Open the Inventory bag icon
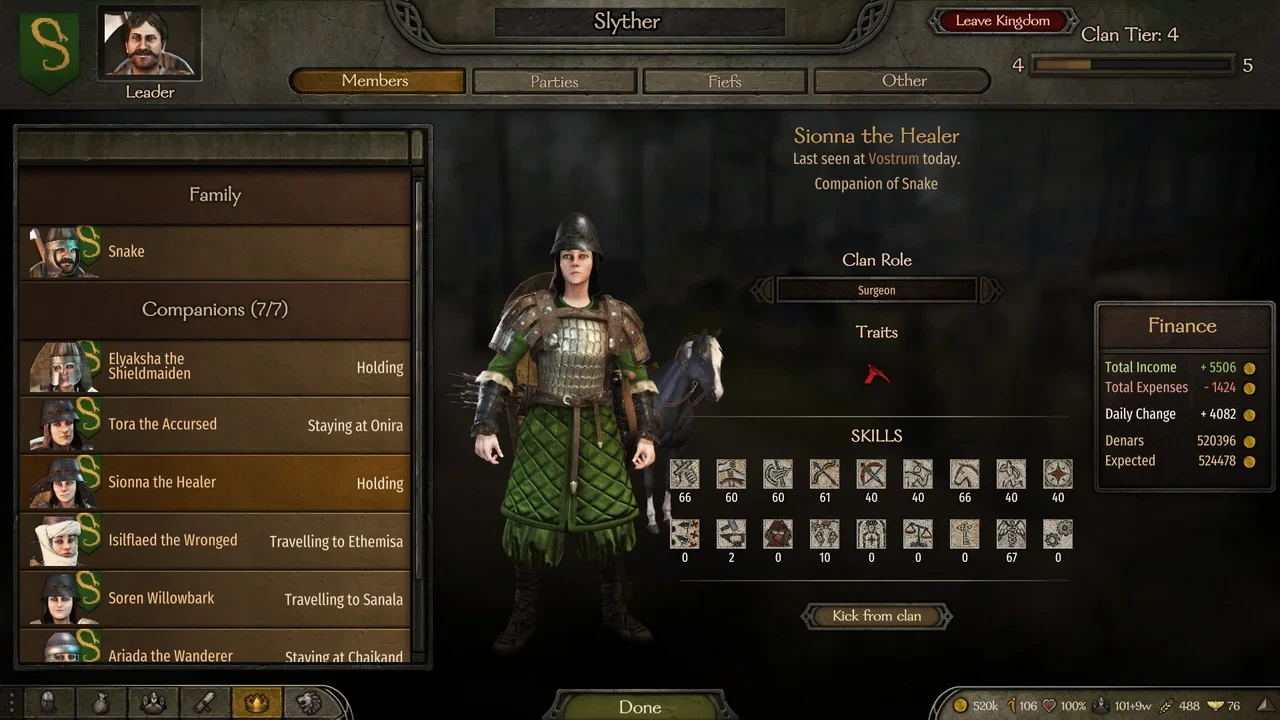The width and height of the screenshot is (1280, 720). coord(101,703)
